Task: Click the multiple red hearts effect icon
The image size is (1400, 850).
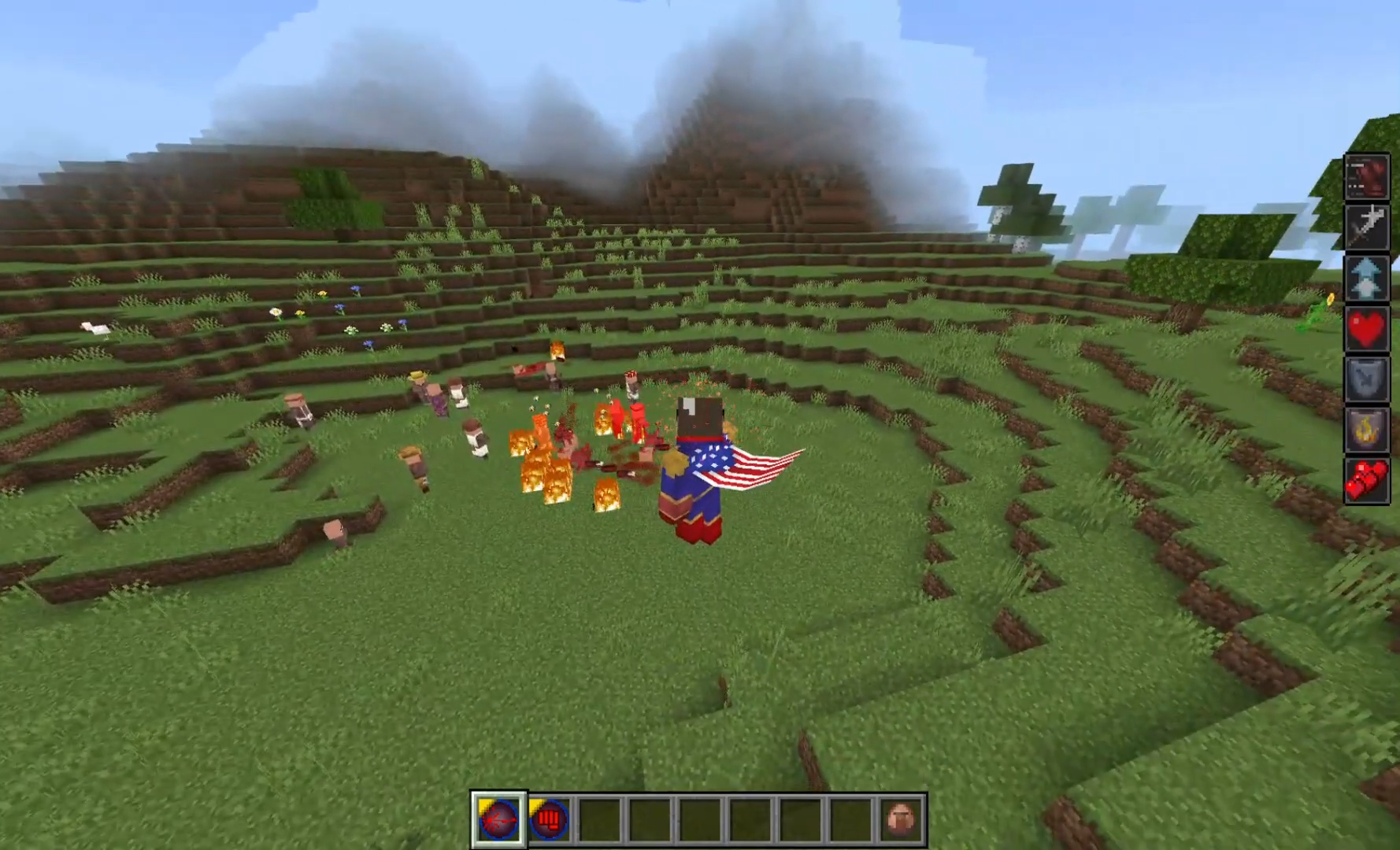Action: 1366,479
